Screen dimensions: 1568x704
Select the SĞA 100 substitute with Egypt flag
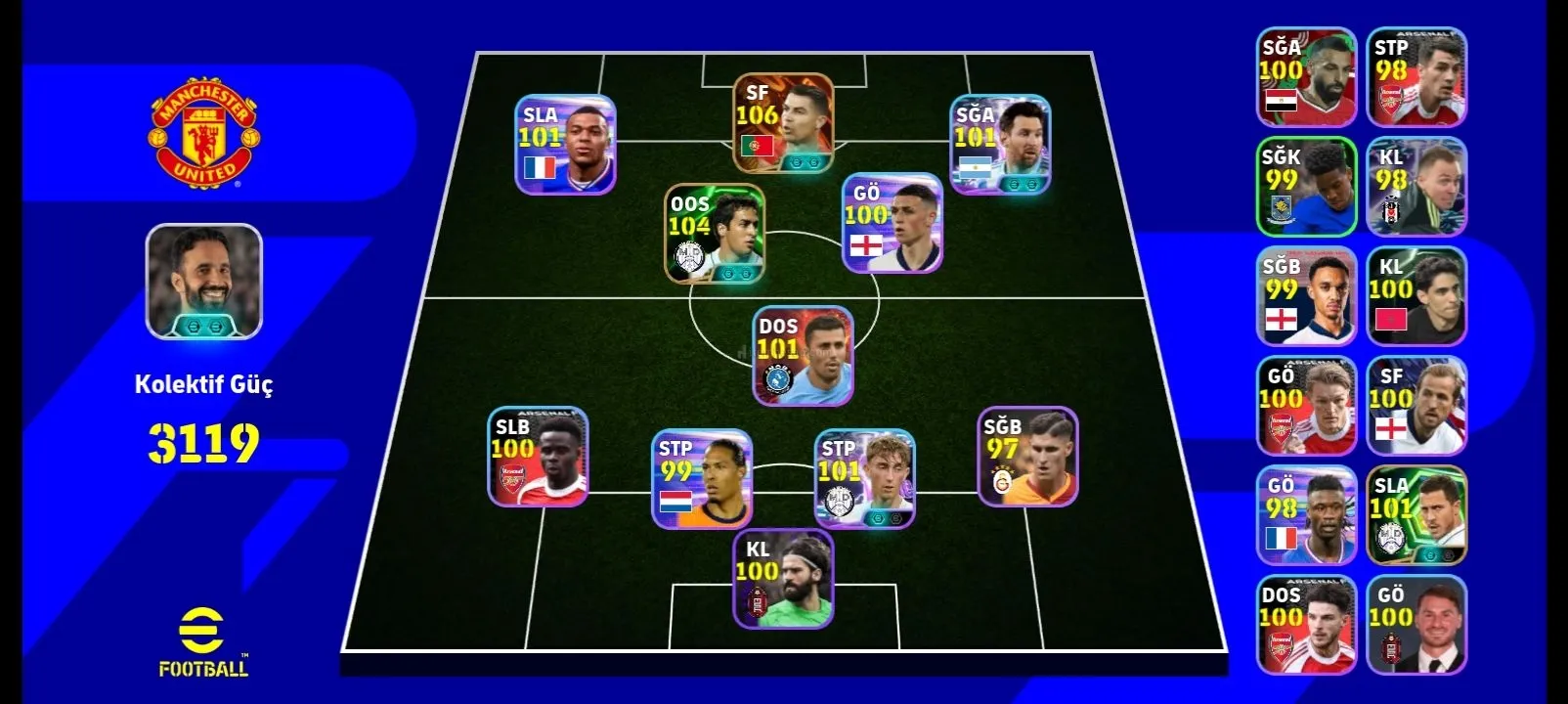click(1306, 78)
